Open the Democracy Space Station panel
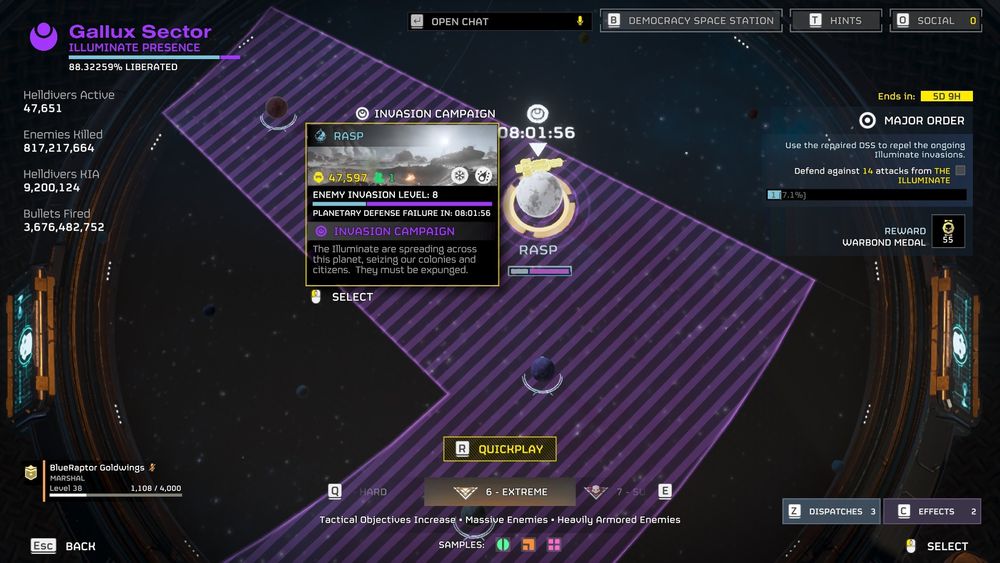The image size is (1000, 563). [691, 21]
